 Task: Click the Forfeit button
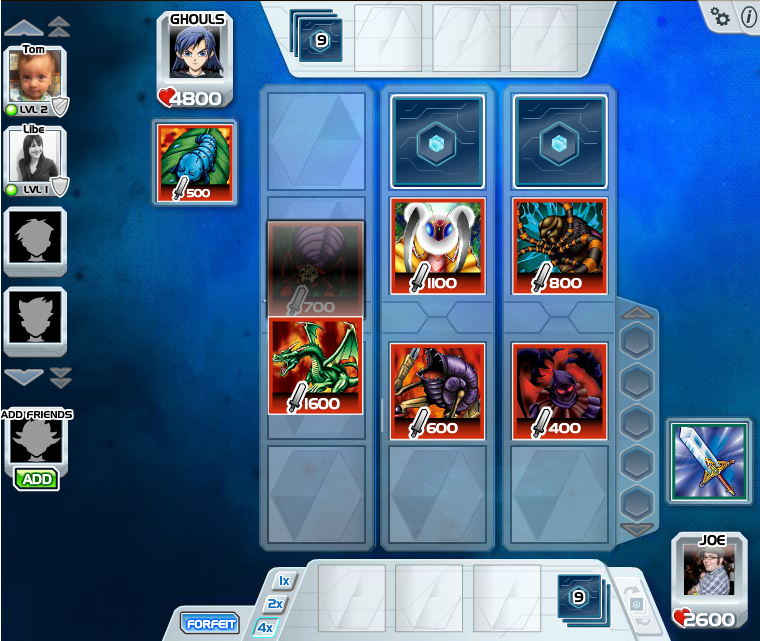click(211, 624)
